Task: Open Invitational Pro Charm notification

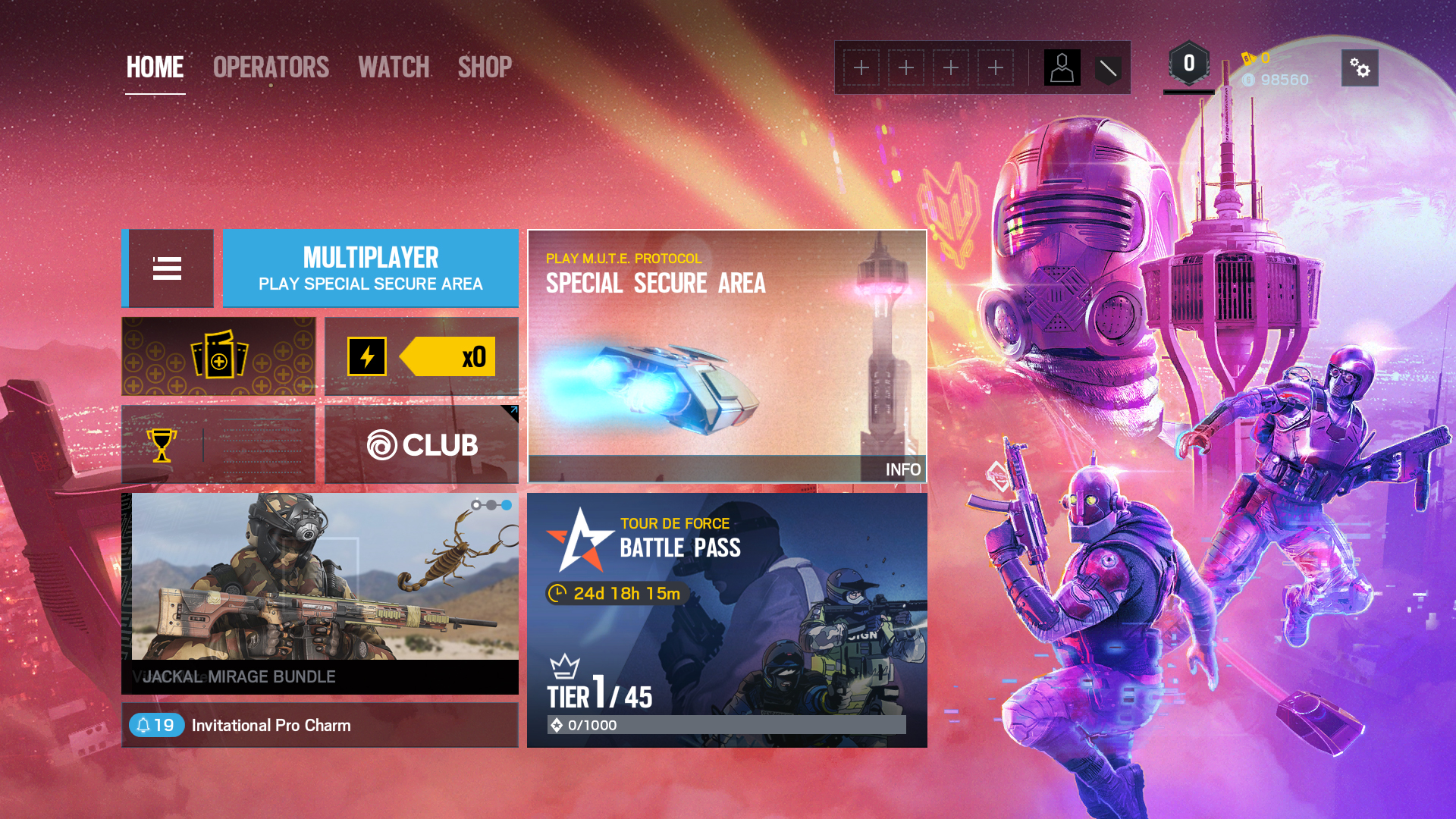Action: [320, 725]
